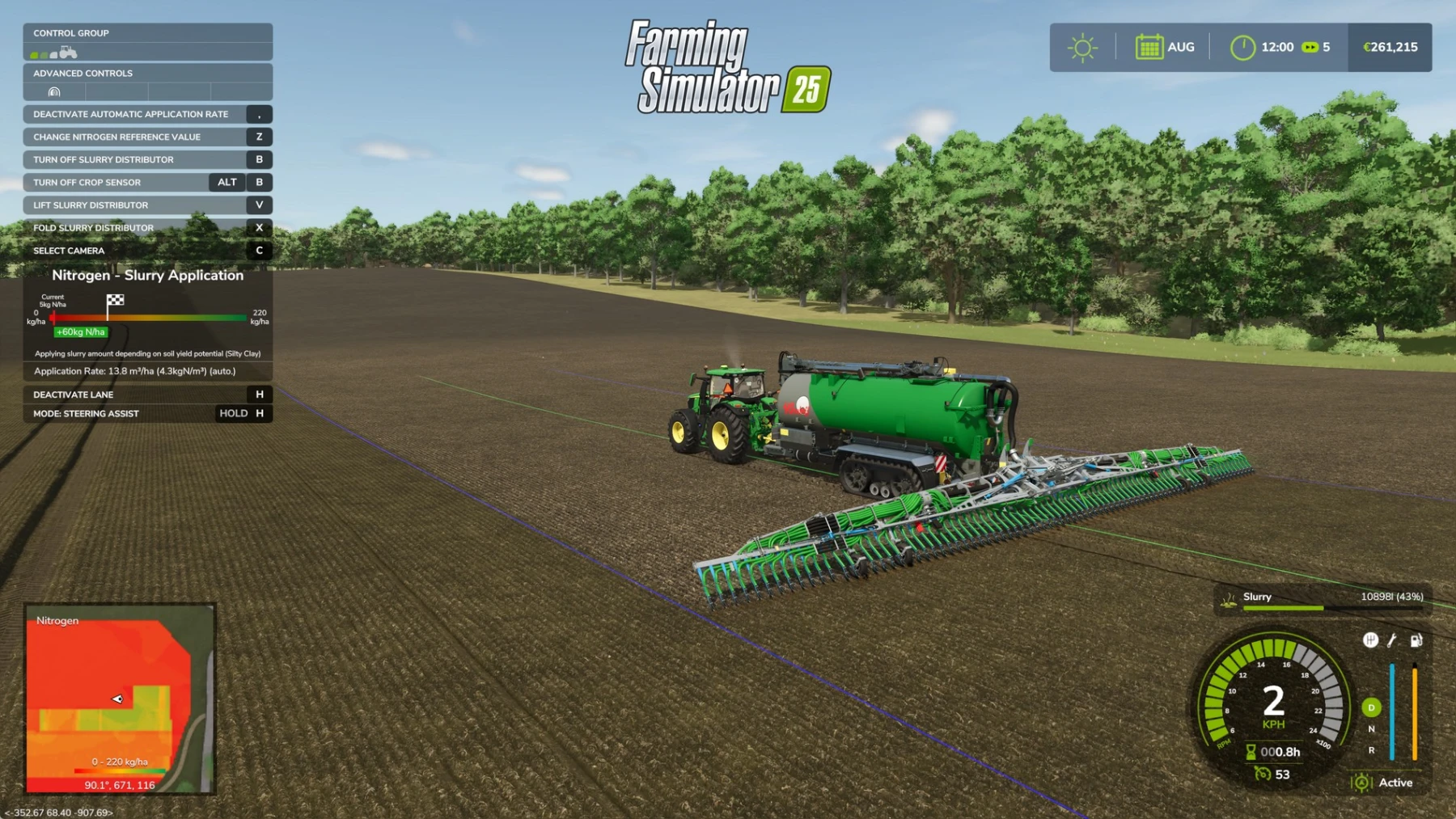Open the AUG calendar icon
1456x819 pixels.
click(x=1149, y=47)
